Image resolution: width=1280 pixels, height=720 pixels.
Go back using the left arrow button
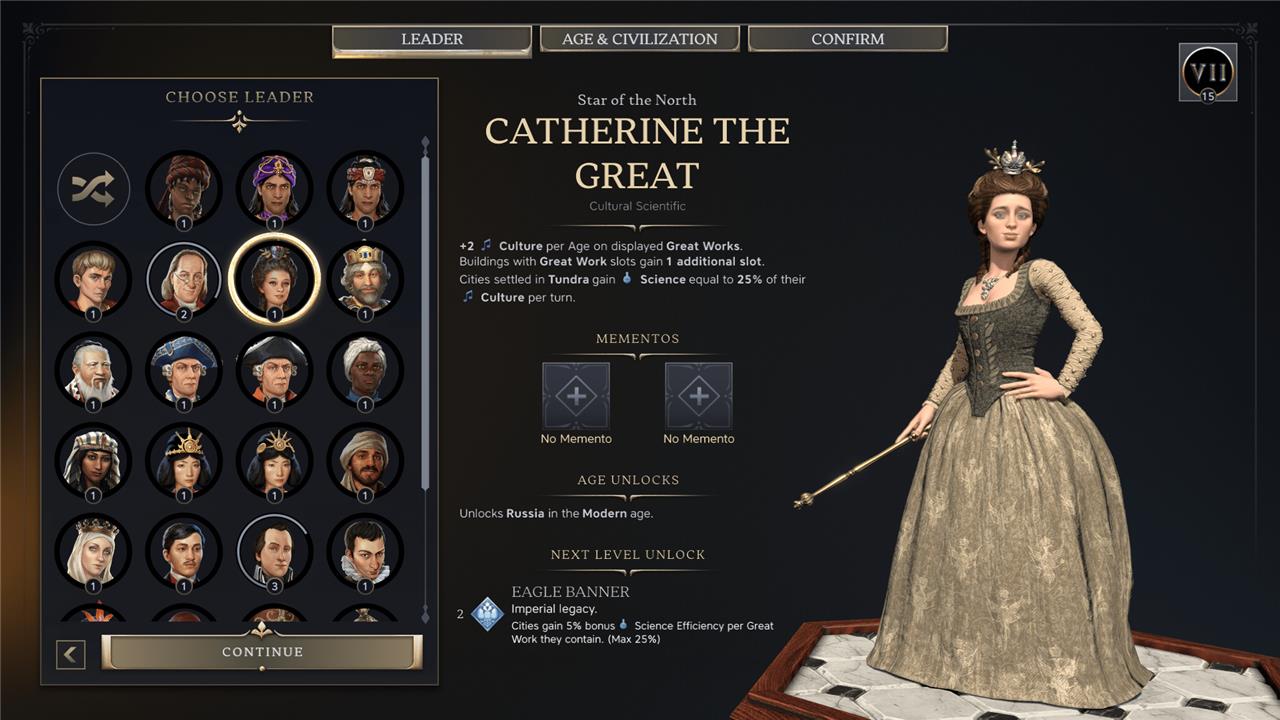[x=71, y=655]
